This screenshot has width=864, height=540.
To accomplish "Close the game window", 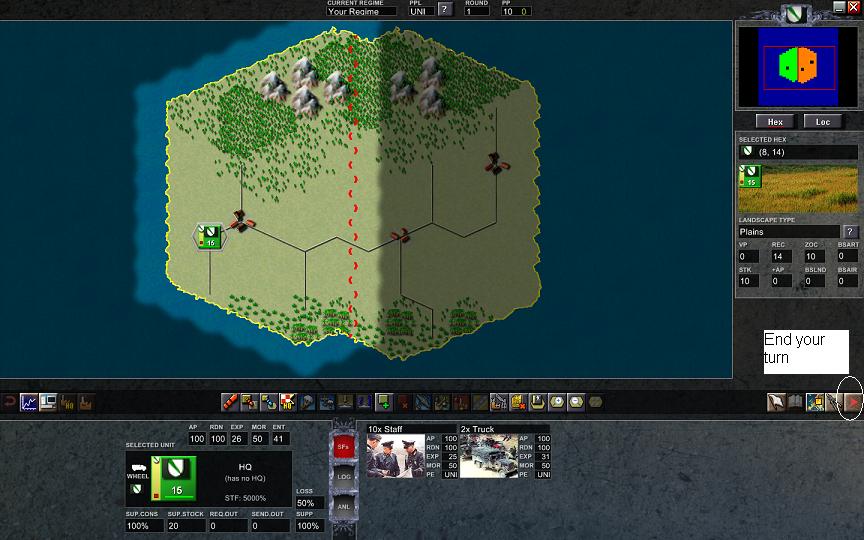I will pyautogui.click(x=853, y=7).
